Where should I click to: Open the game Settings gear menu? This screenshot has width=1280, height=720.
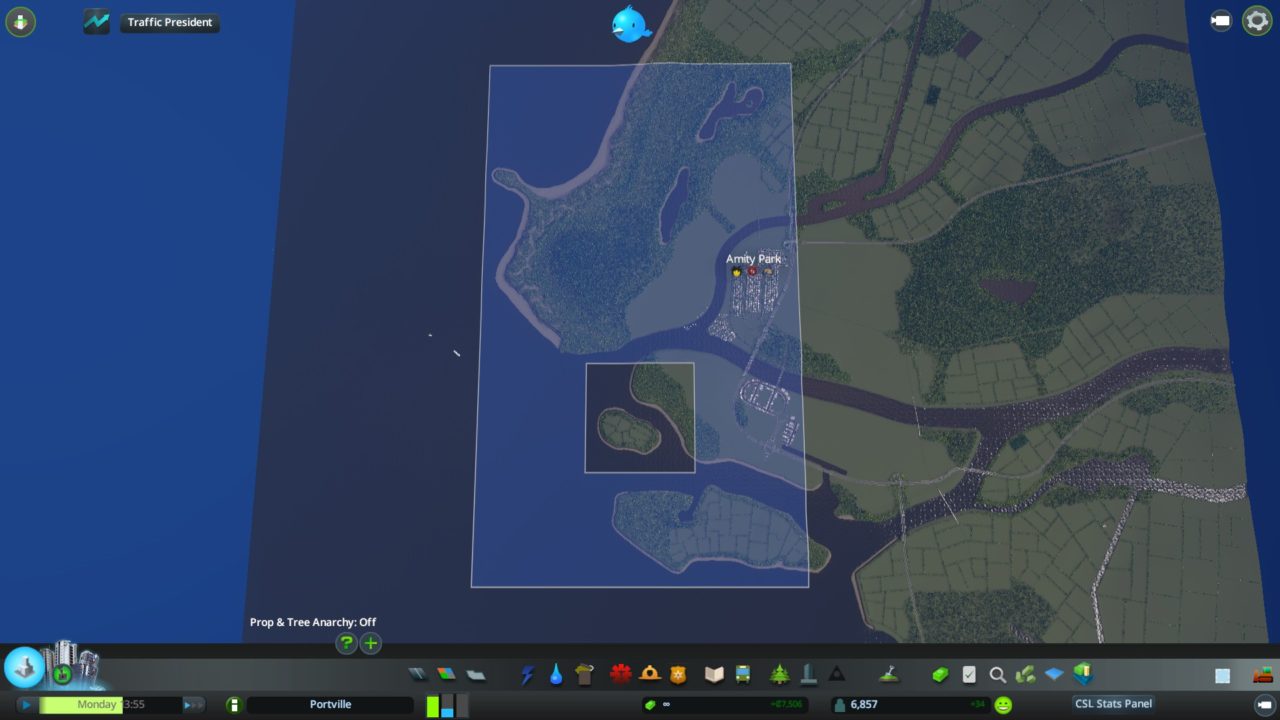click(x=1256, y=20)
